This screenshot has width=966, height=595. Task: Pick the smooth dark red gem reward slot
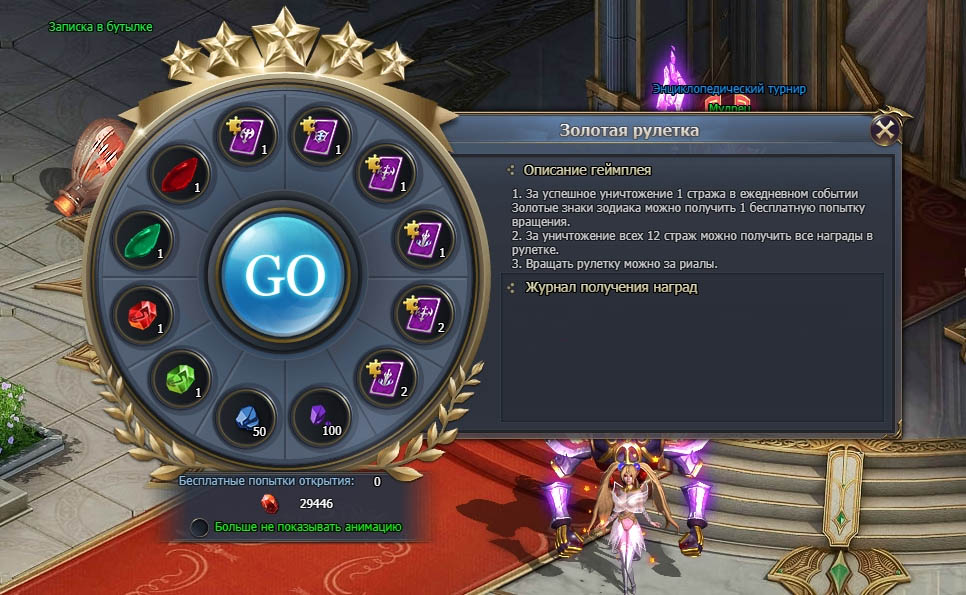click(x=179, y=174)
